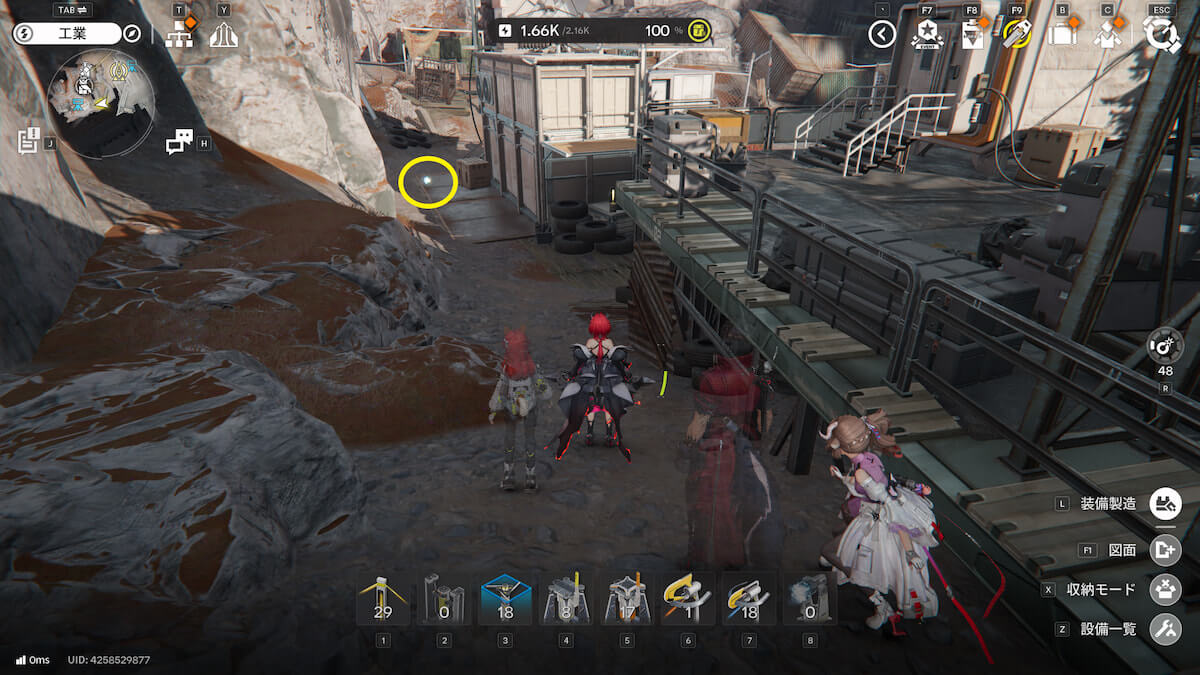This screenshot has height=675, width=1200.
Task: Click the three-arrows icon beside the tech tree
Action: pyautogui.click(x=223, y=35)
